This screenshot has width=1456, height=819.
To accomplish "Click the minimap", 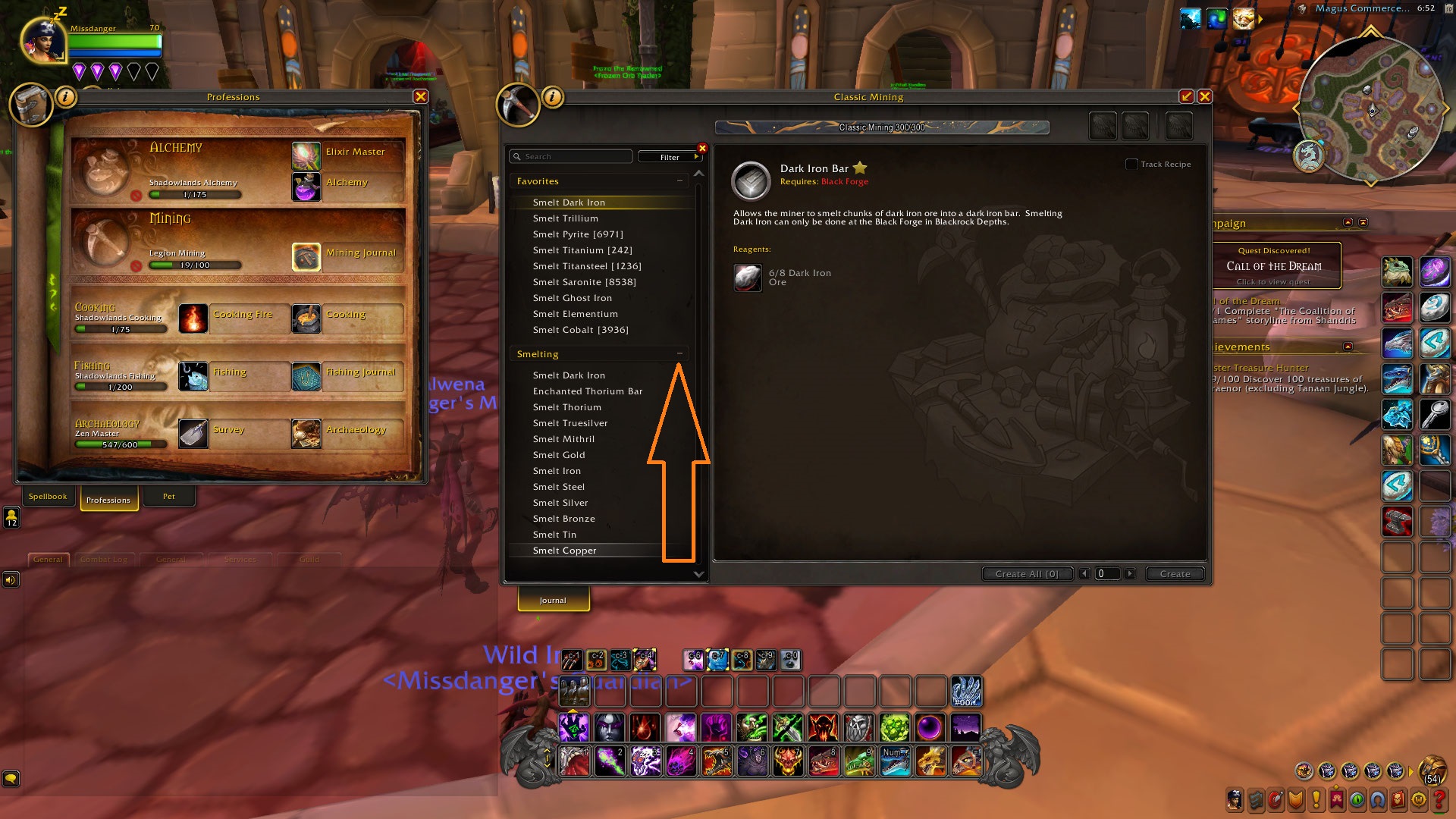I will click(1371, 111).
